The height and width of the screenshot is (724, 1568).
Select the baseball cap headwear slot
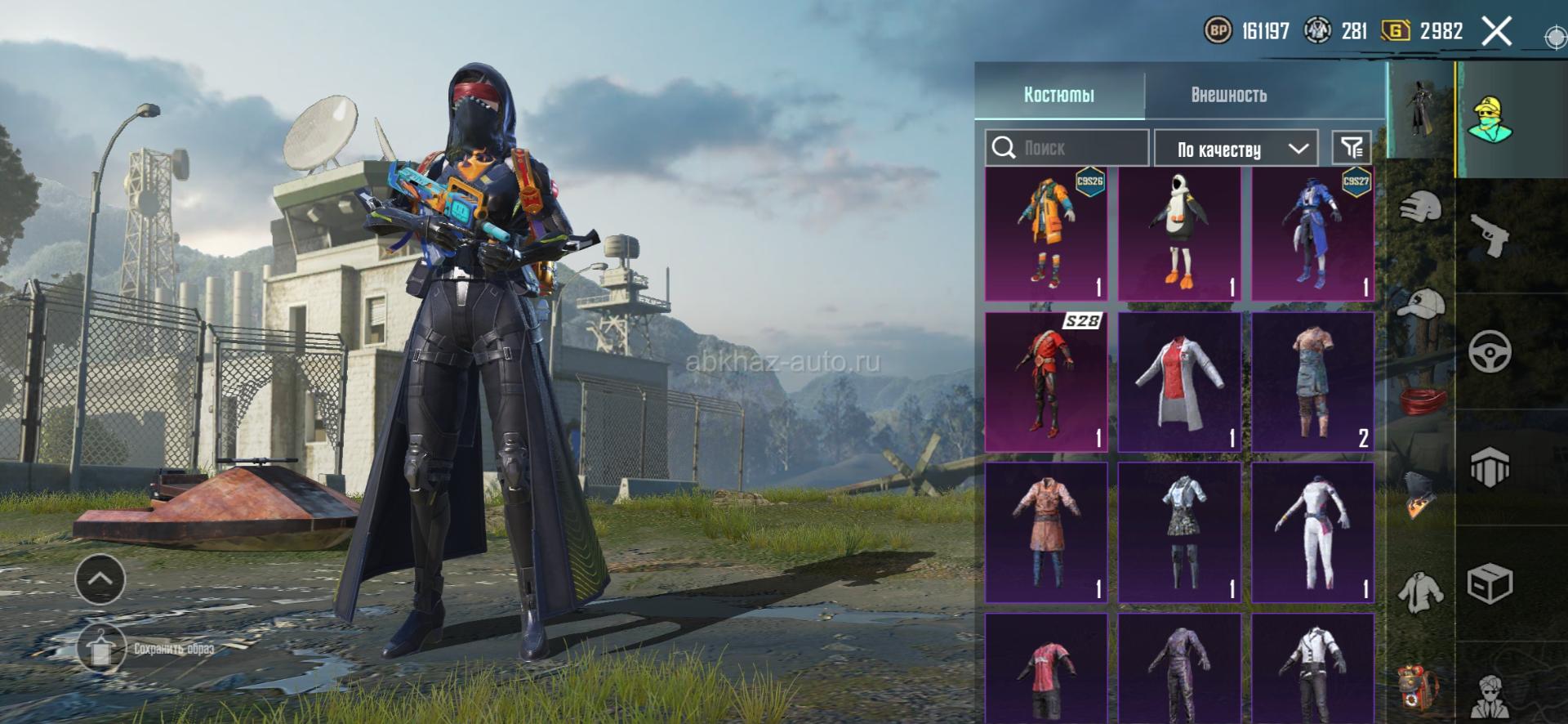point(1421,304)
